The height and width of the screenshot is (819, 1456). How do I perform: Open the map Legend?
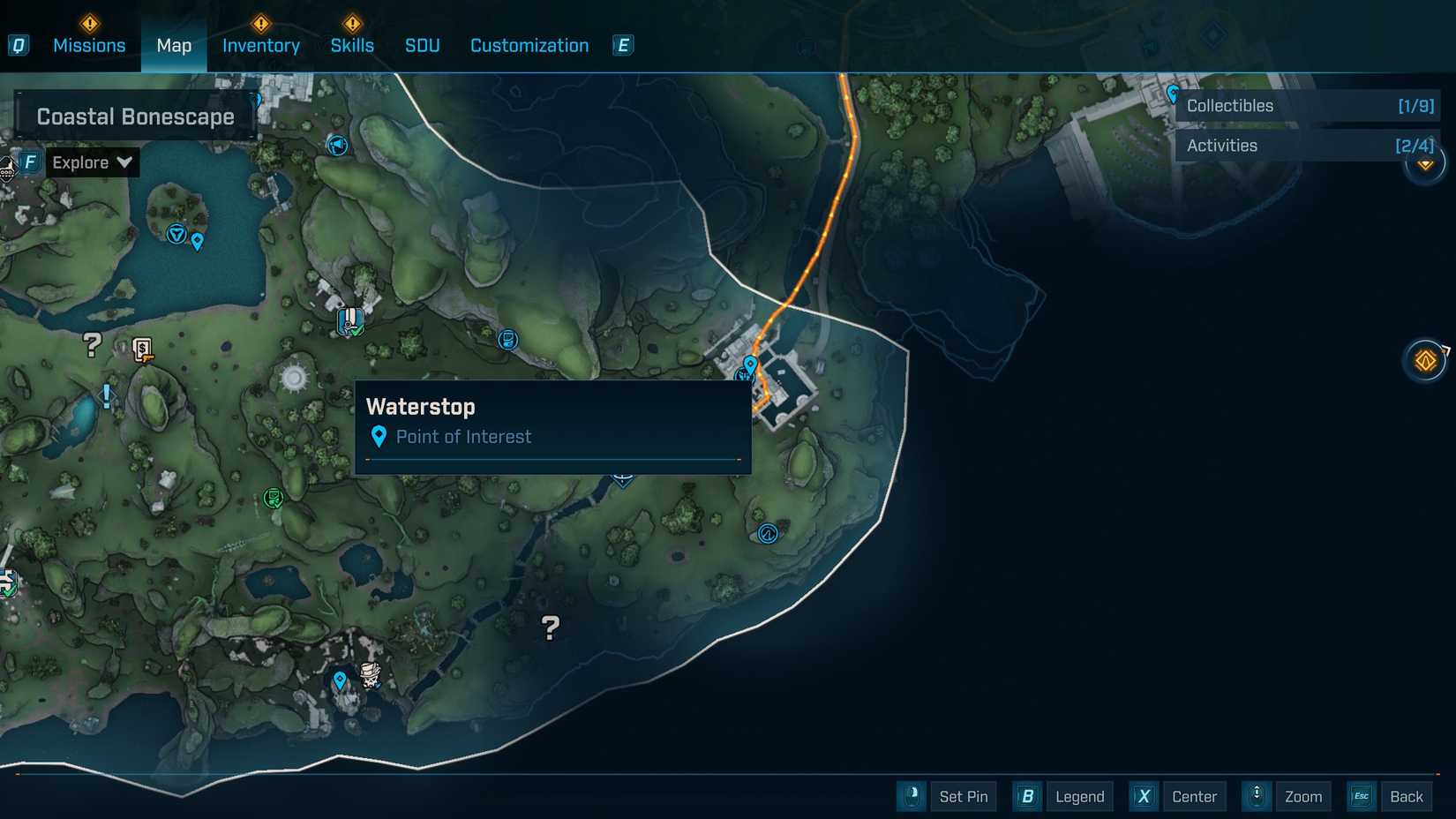1078,796
